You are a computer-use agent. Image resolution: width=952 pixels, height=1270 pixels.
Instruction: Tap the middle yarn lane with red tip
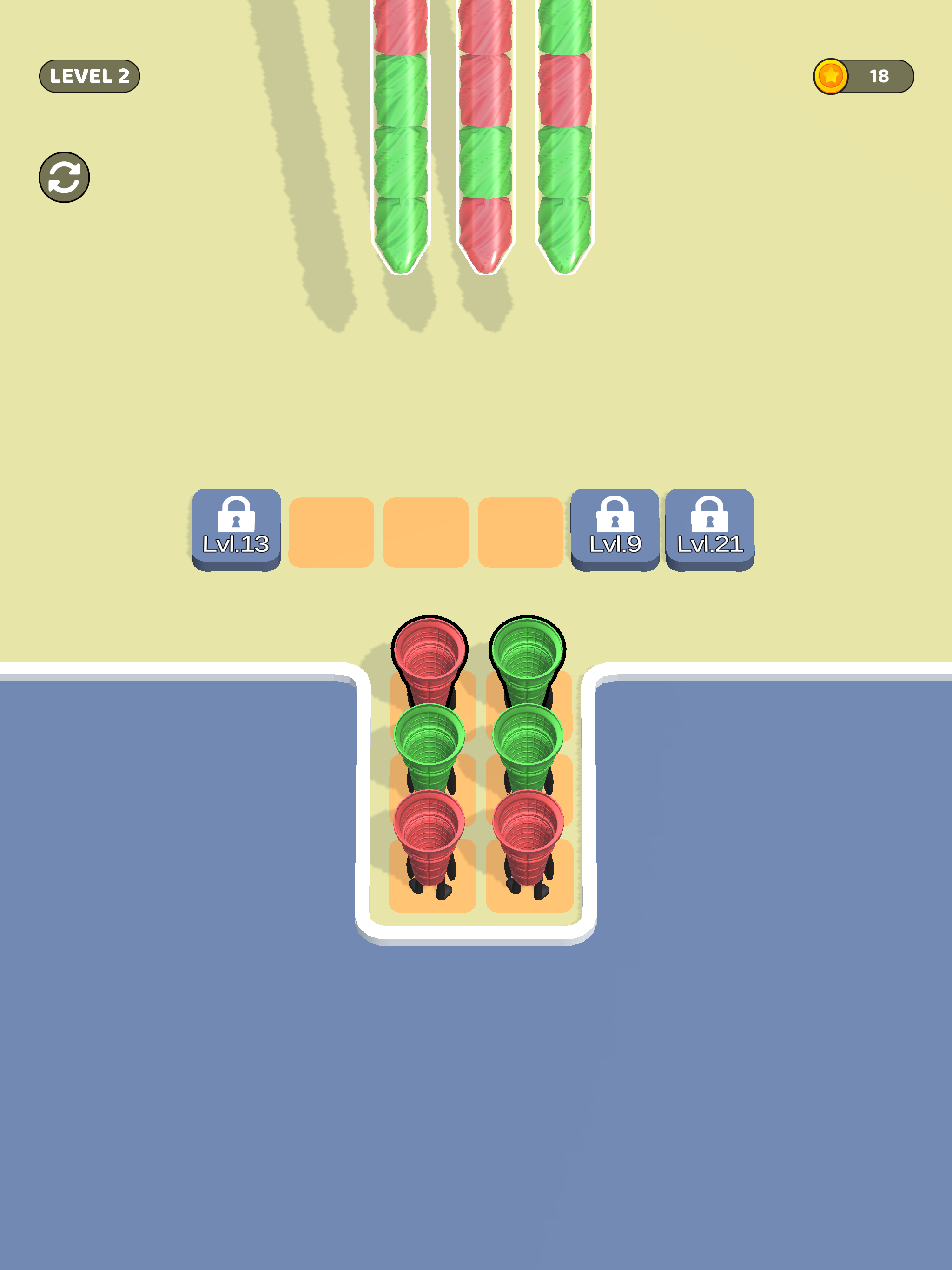[484, 144]
